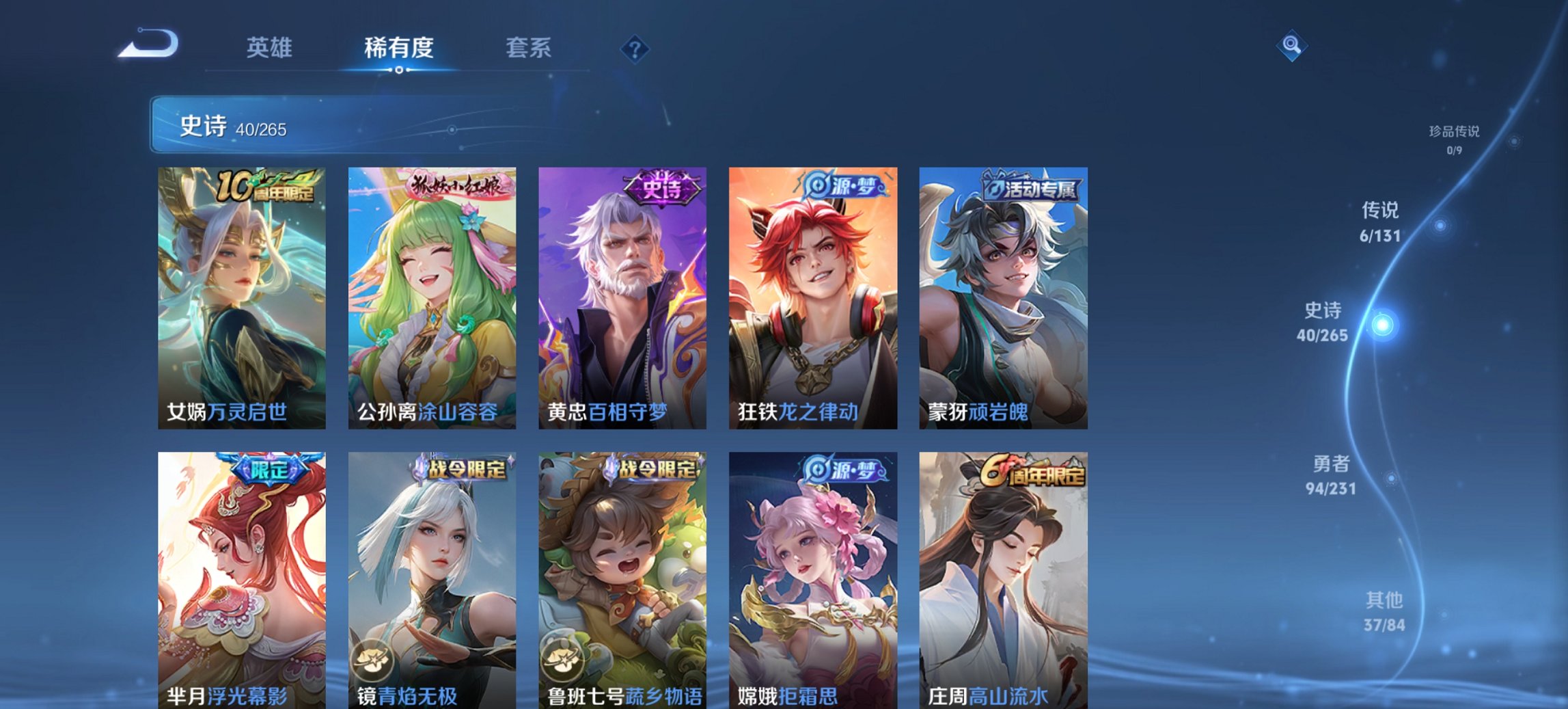Screen dimensions: 1568x709
Task: Click the question mark help icon
Action: tap(635, 48)
